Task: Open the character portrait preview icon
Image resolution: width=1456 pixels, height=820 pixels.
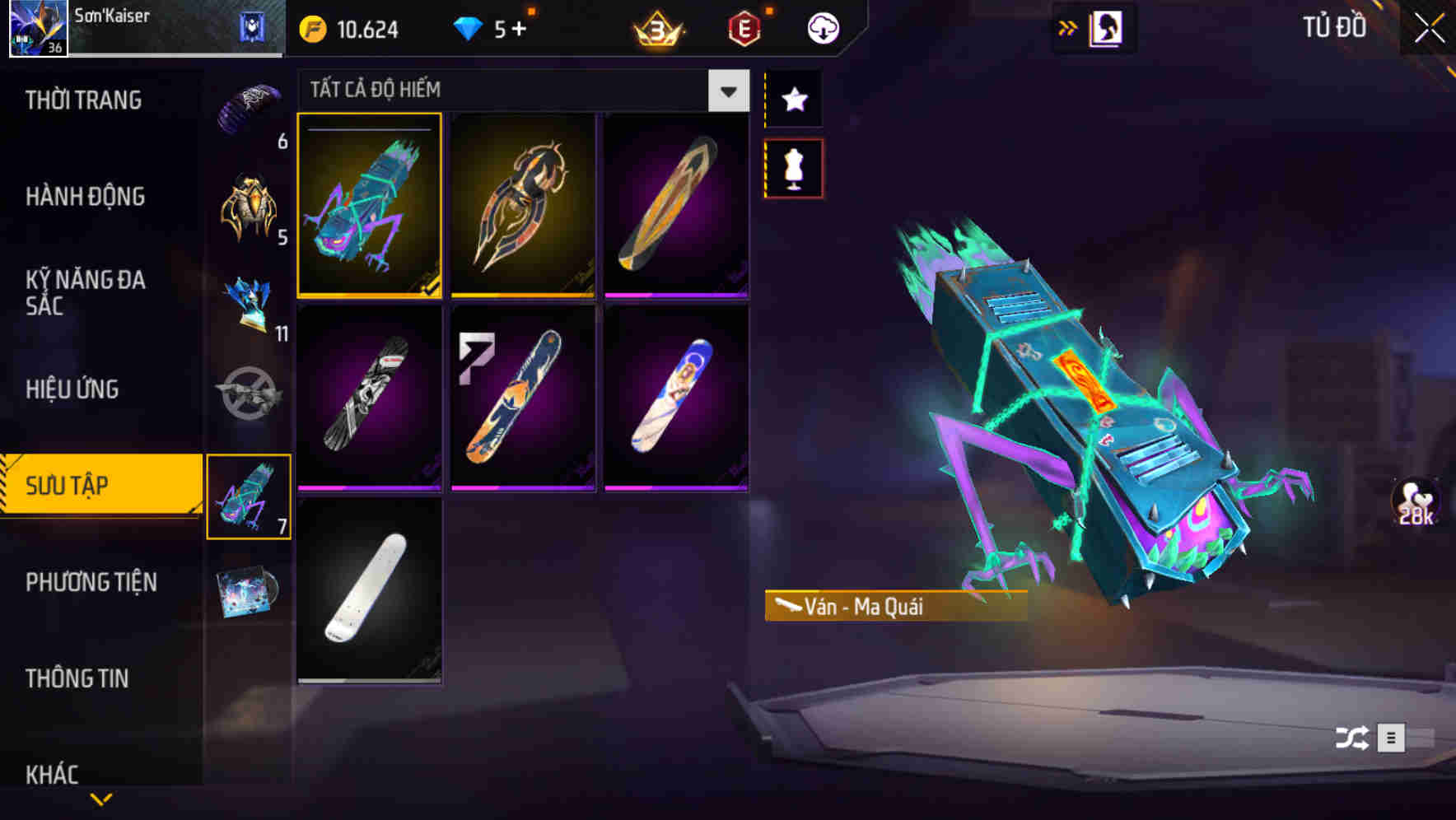Action: 1104,26
